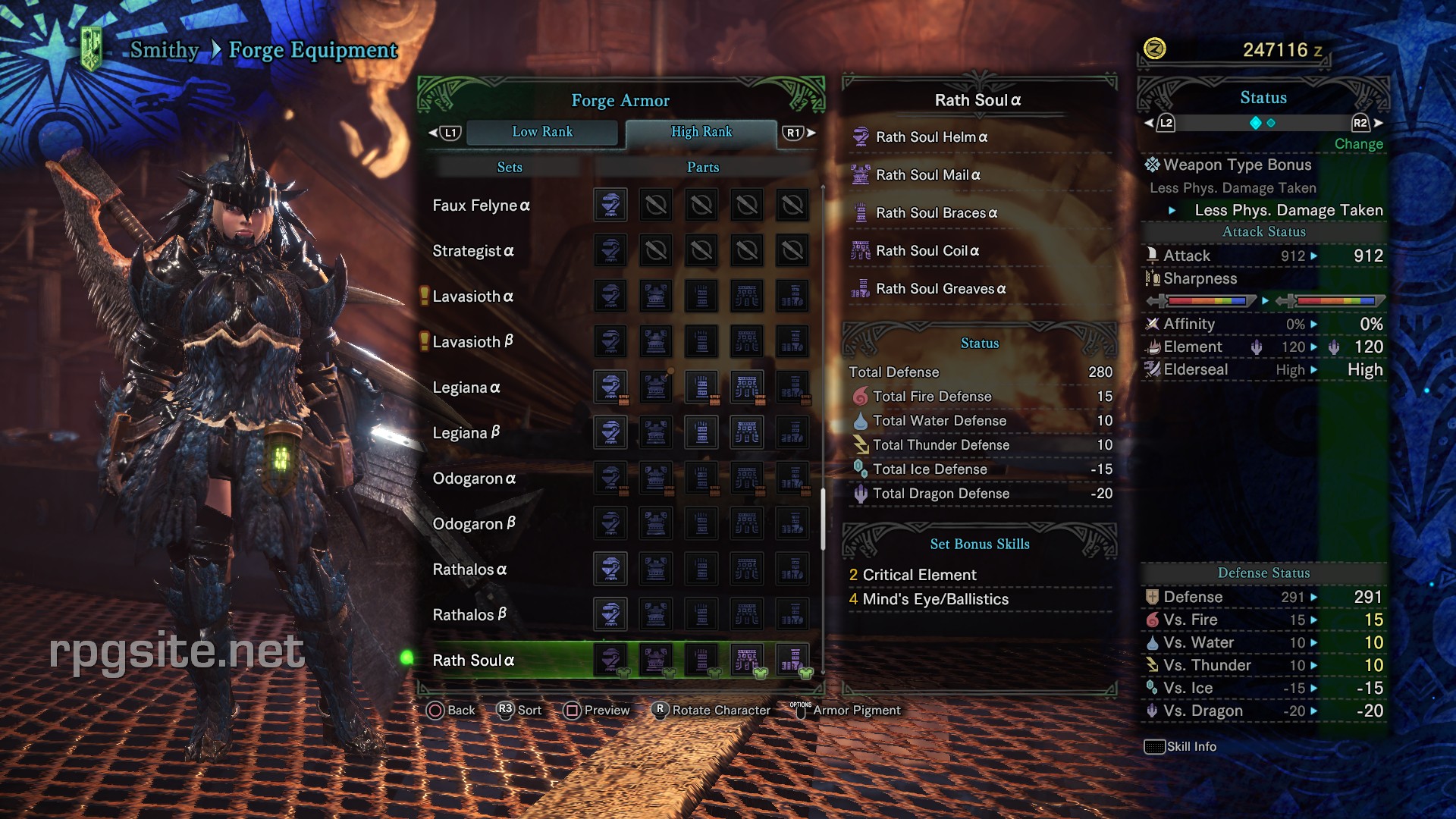The height and width of the screenshot is (819, 1456).
Task: Select the Rath Soul Helm α icon
Action: tap(860, 137)
